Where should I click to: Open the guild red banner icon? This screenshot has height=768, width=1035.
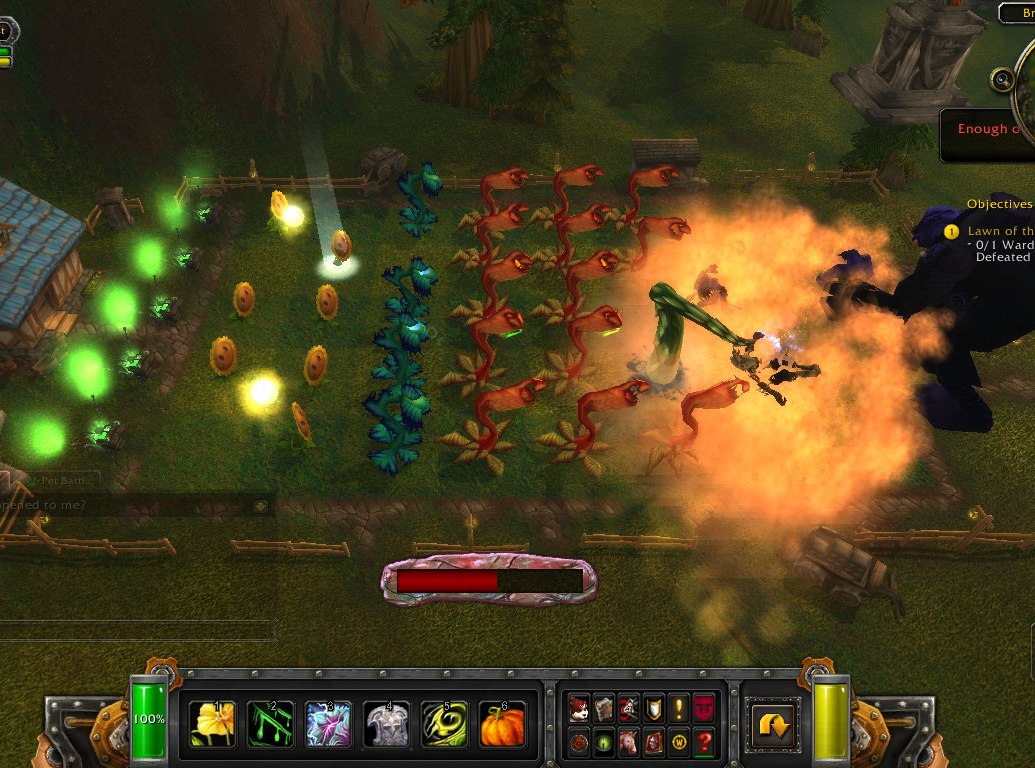pyautogui.click(x=704, y=708)
